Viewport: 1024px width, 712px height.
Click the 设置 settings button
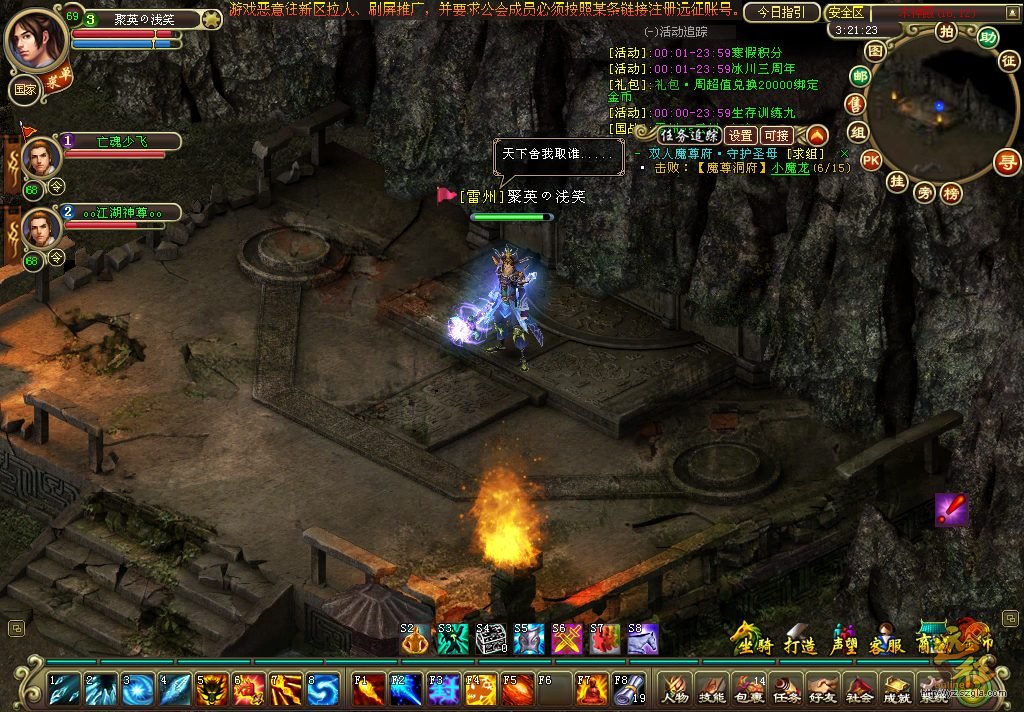coord(740,135)
